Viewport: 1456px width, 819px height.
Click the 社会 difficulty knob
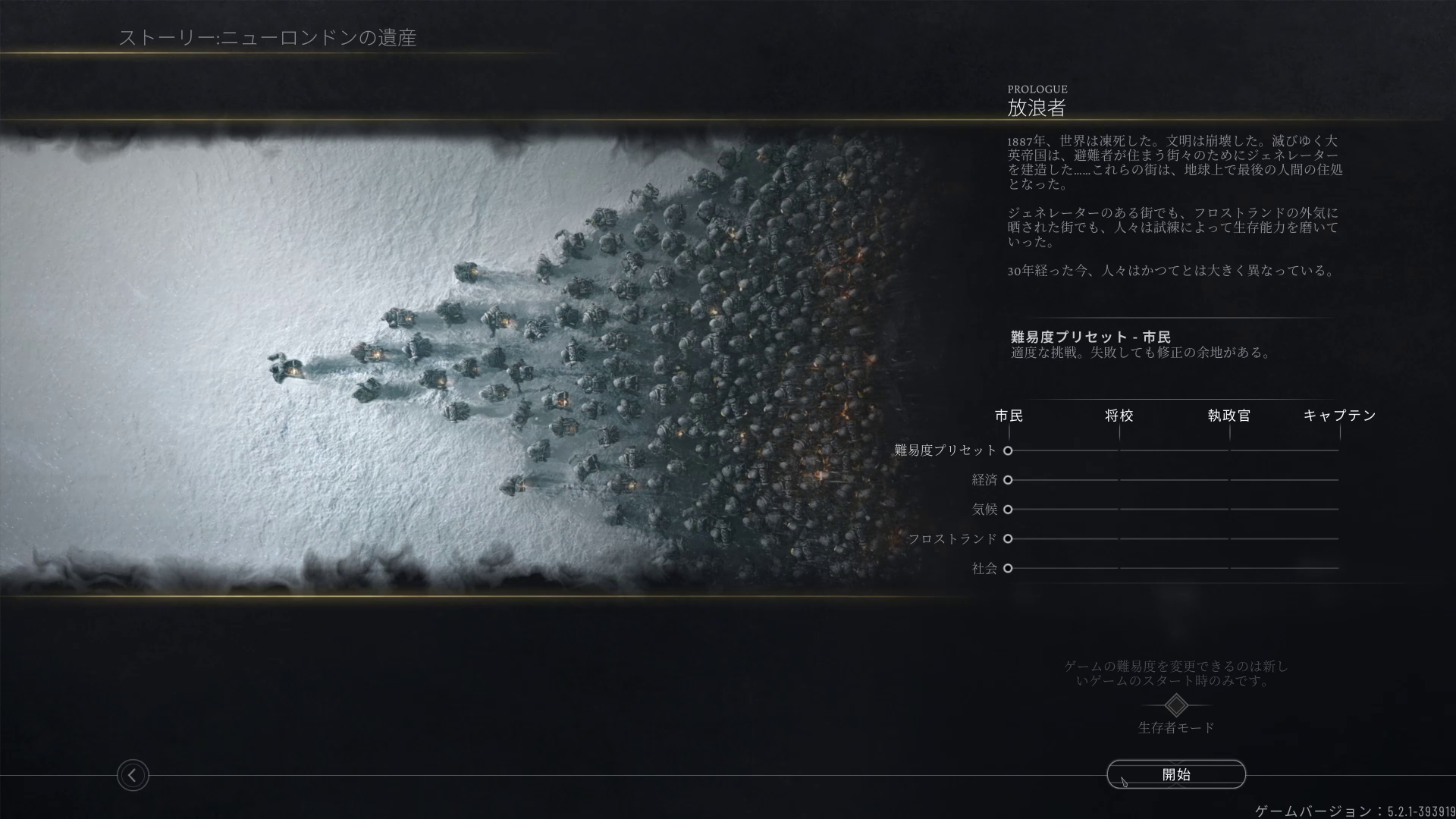coord(1009,568)
